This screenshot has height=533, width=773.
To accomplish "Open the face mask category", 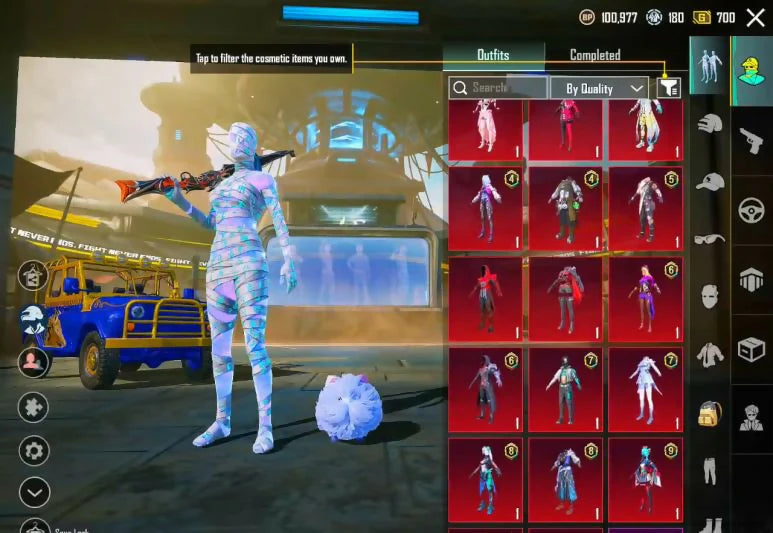I will [x=708, y=295].
